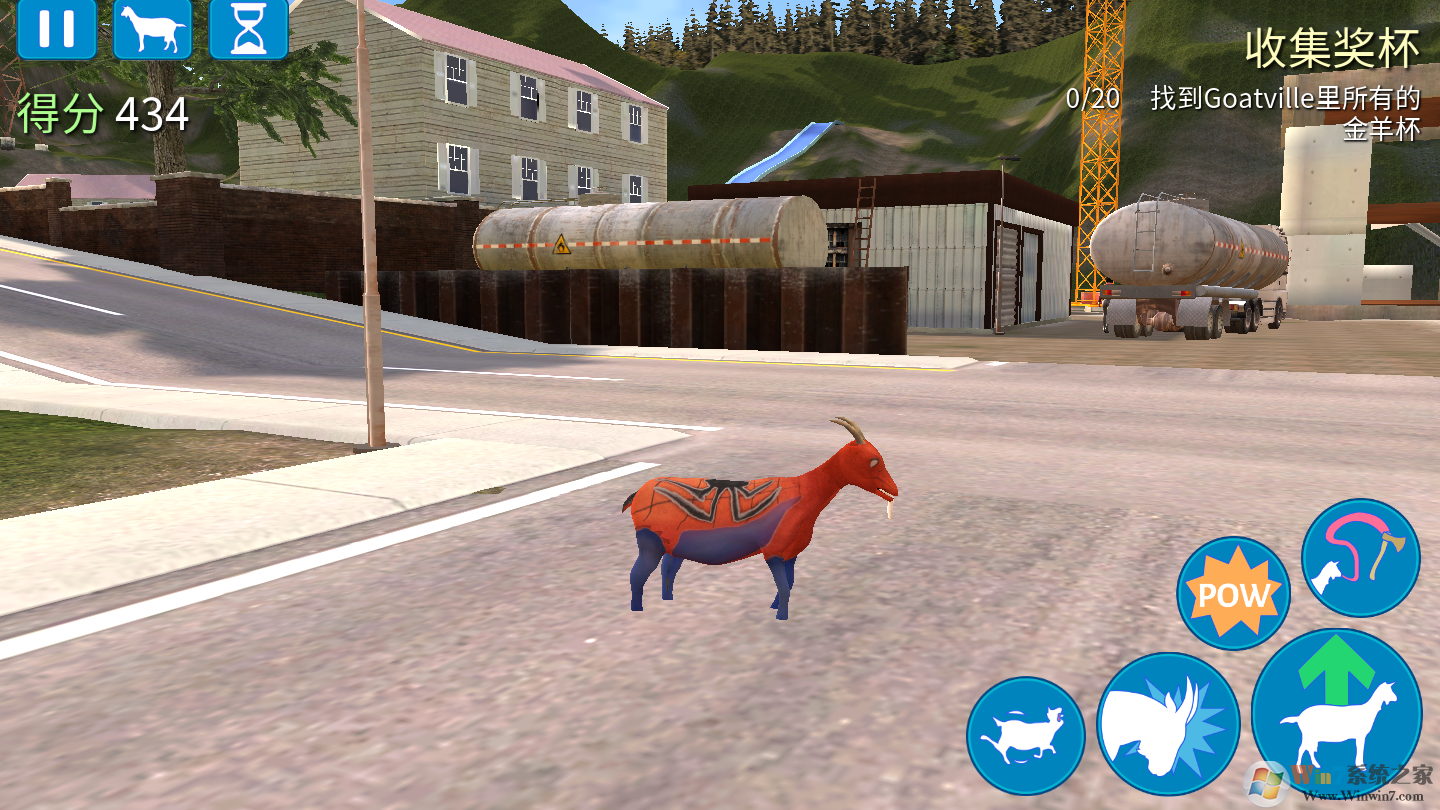Activate the goat tongue lick button
The height and width of the screenshot is (810, 1440).
(x=1360, y=558)
